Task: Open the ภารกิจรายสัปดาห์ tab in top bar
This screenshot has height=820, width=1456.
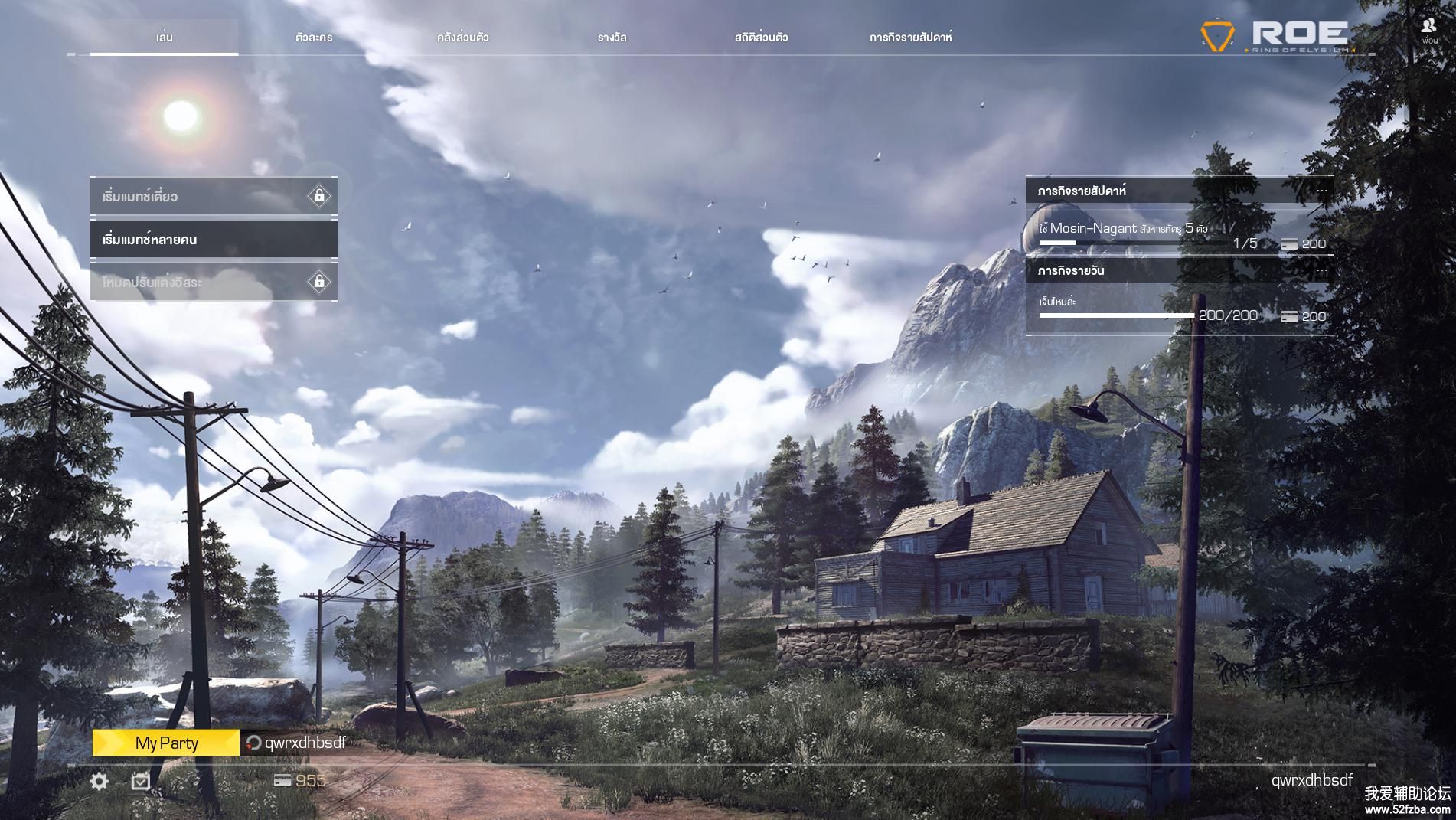Action: point(910,37)
